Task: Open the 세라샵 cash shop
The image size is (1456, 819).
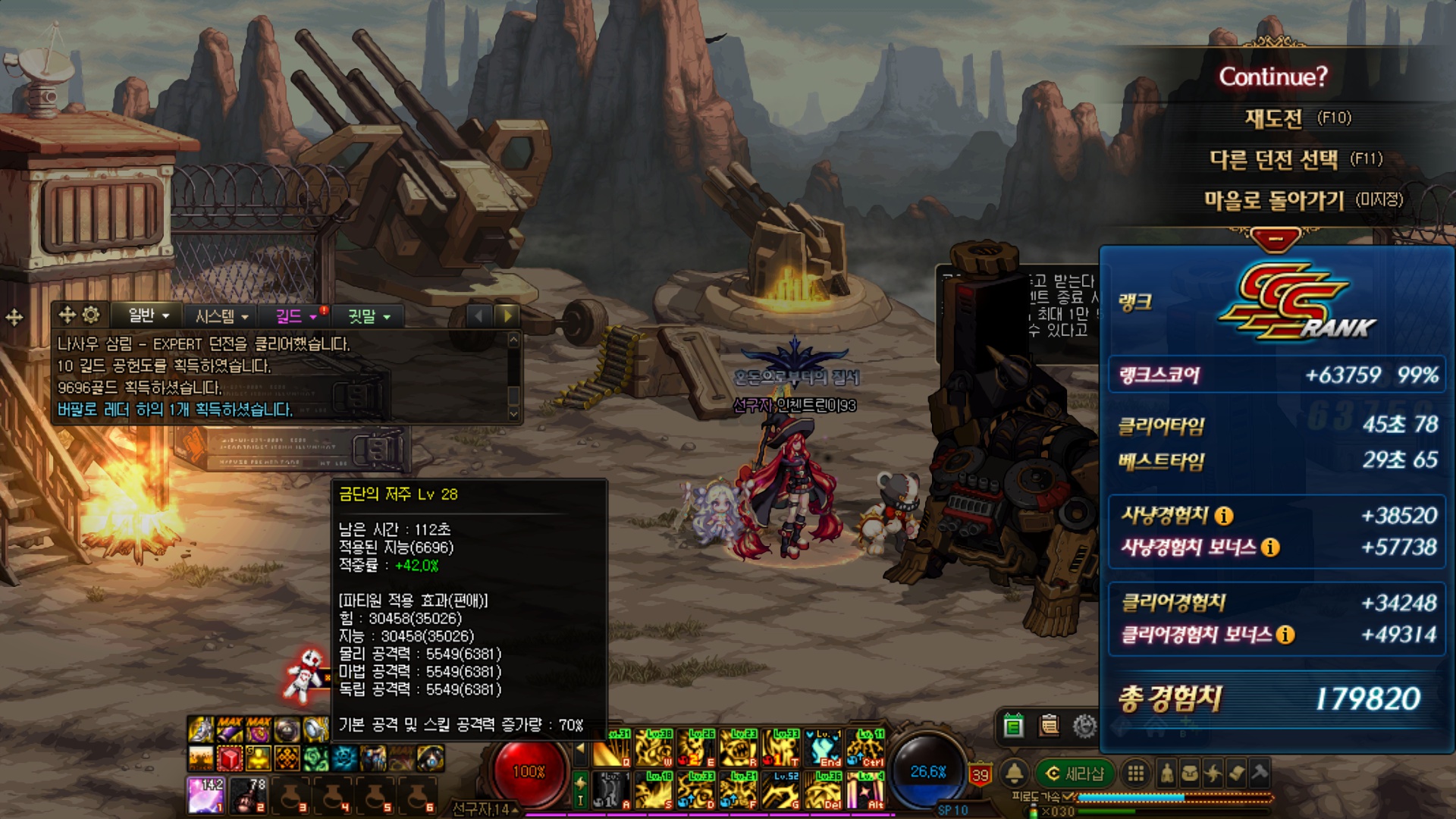Action: click(x=1075, y=773)
